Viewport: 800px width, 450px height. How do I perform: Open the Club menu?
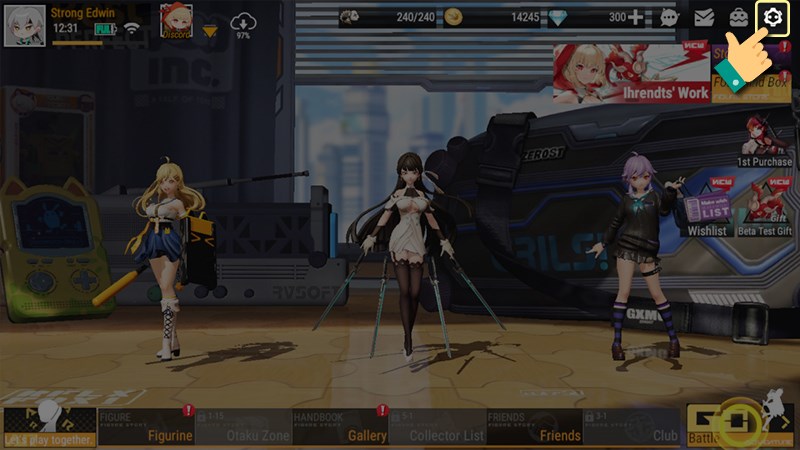click(631, 427)
